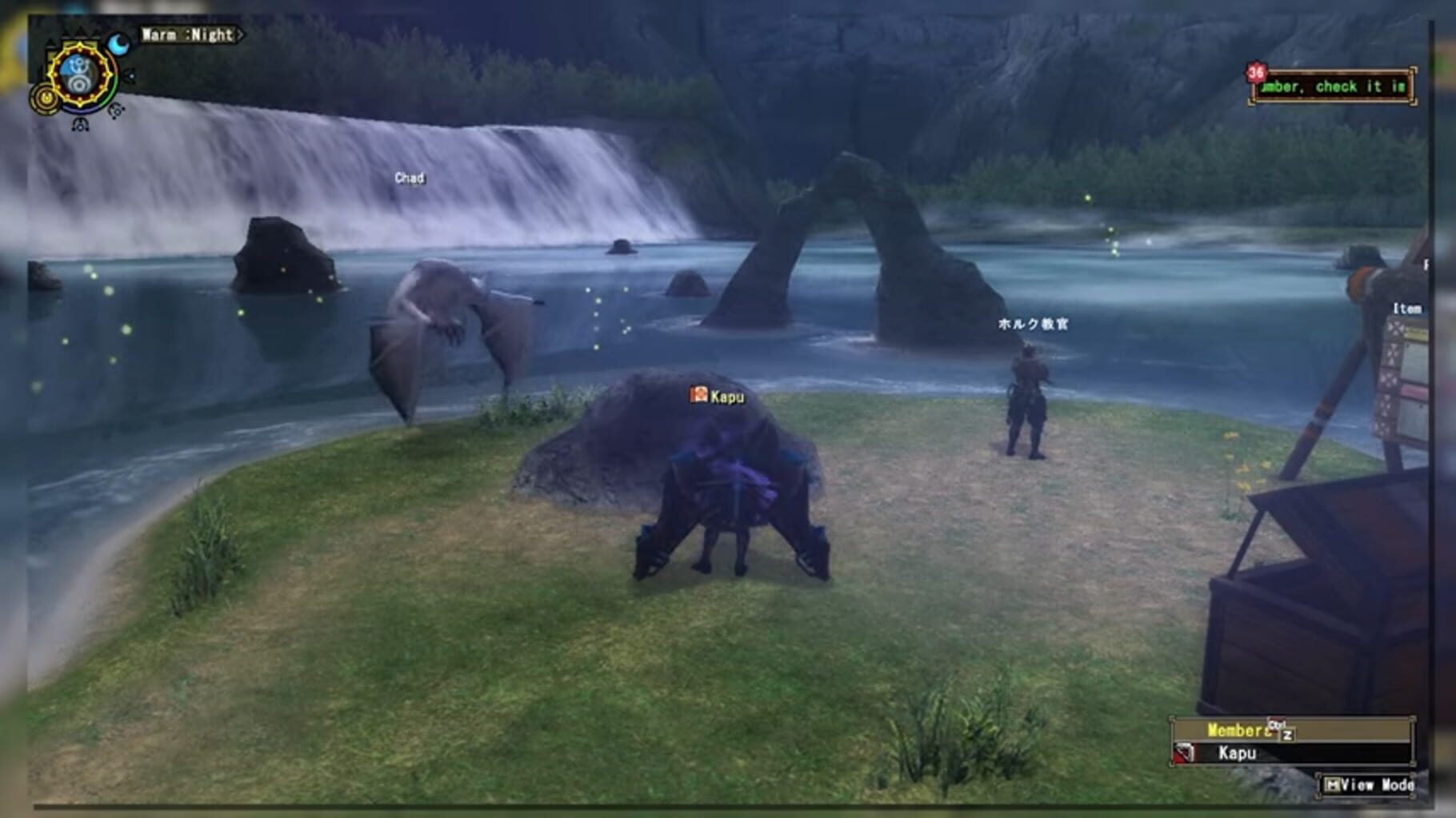Click the Ctrl key badge above the Members header

1277,725
